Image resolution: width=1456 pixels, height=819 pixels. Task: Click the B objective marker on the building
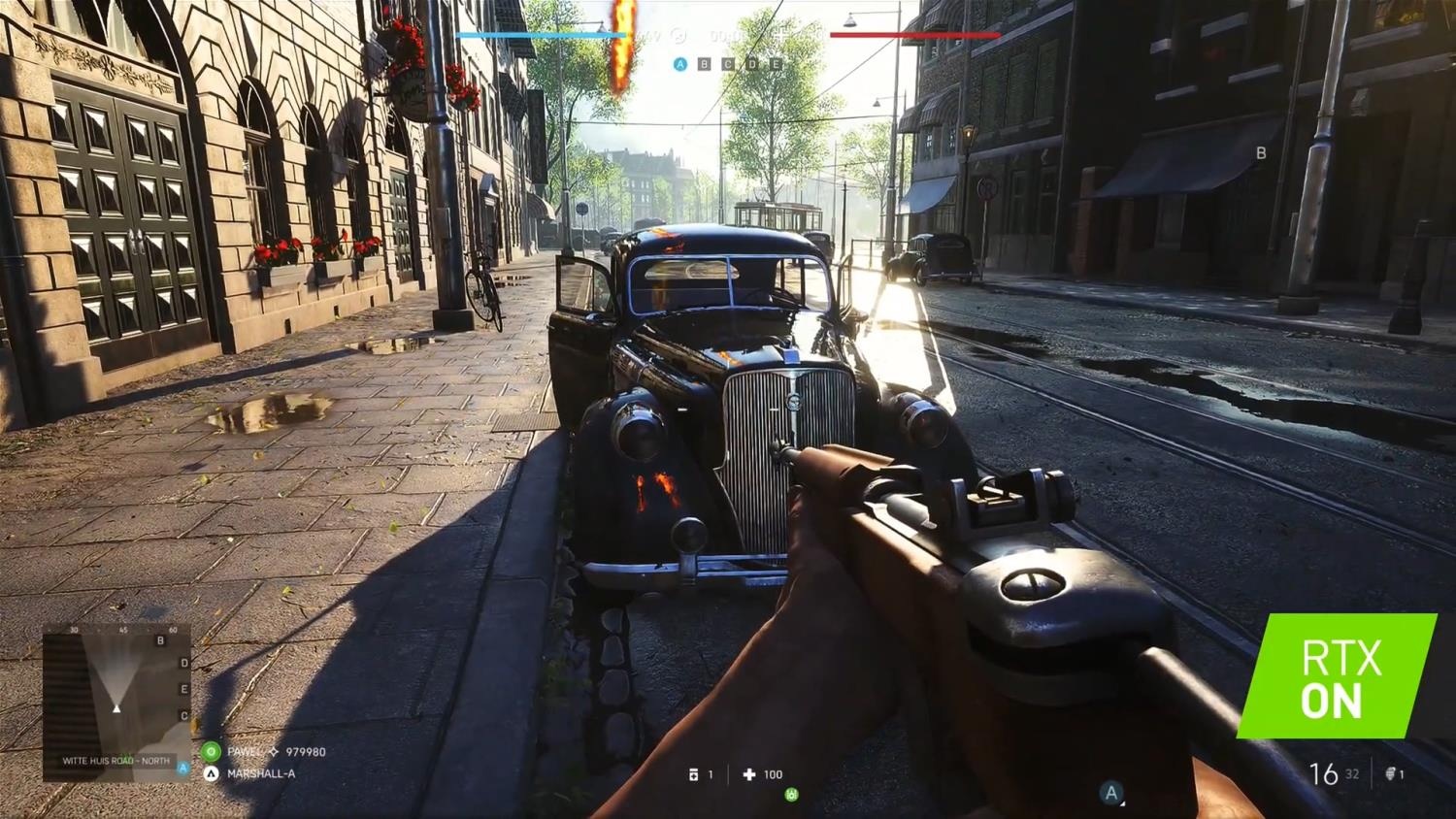pyautogui.click(x=1261, y=152)
